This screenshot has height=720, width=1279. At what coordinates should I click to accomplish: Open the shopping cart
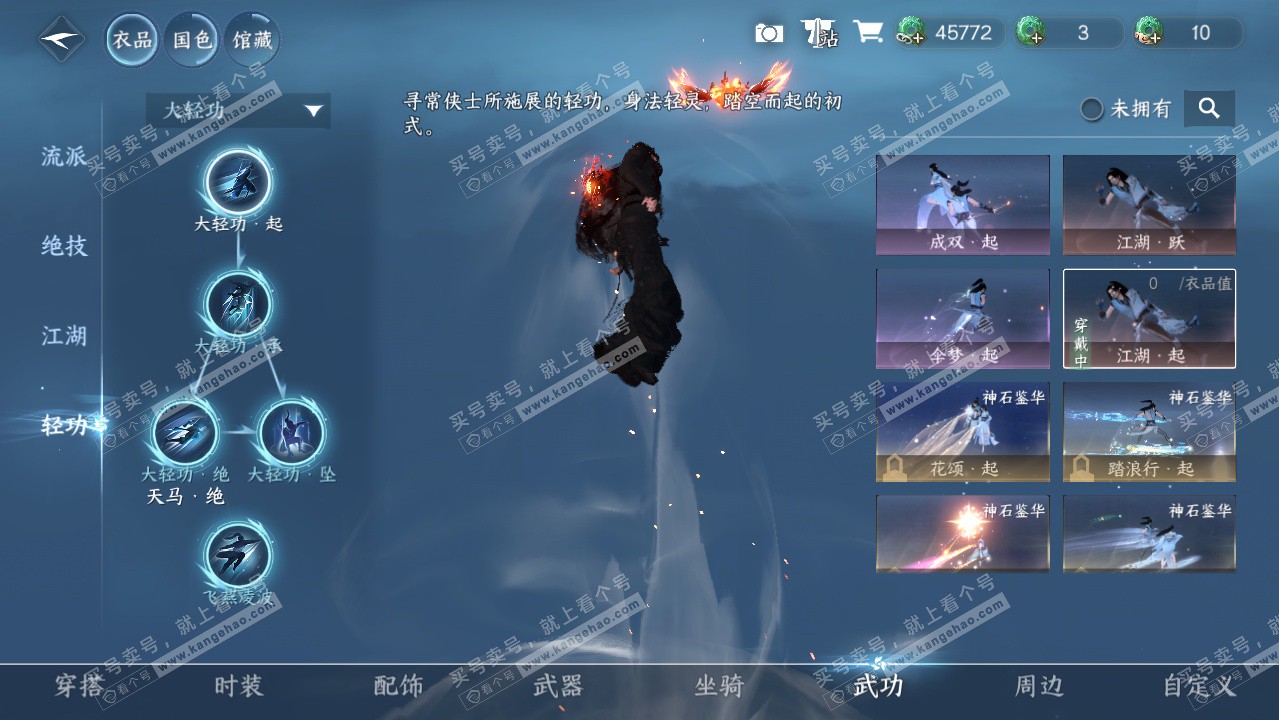click(867, 32)
